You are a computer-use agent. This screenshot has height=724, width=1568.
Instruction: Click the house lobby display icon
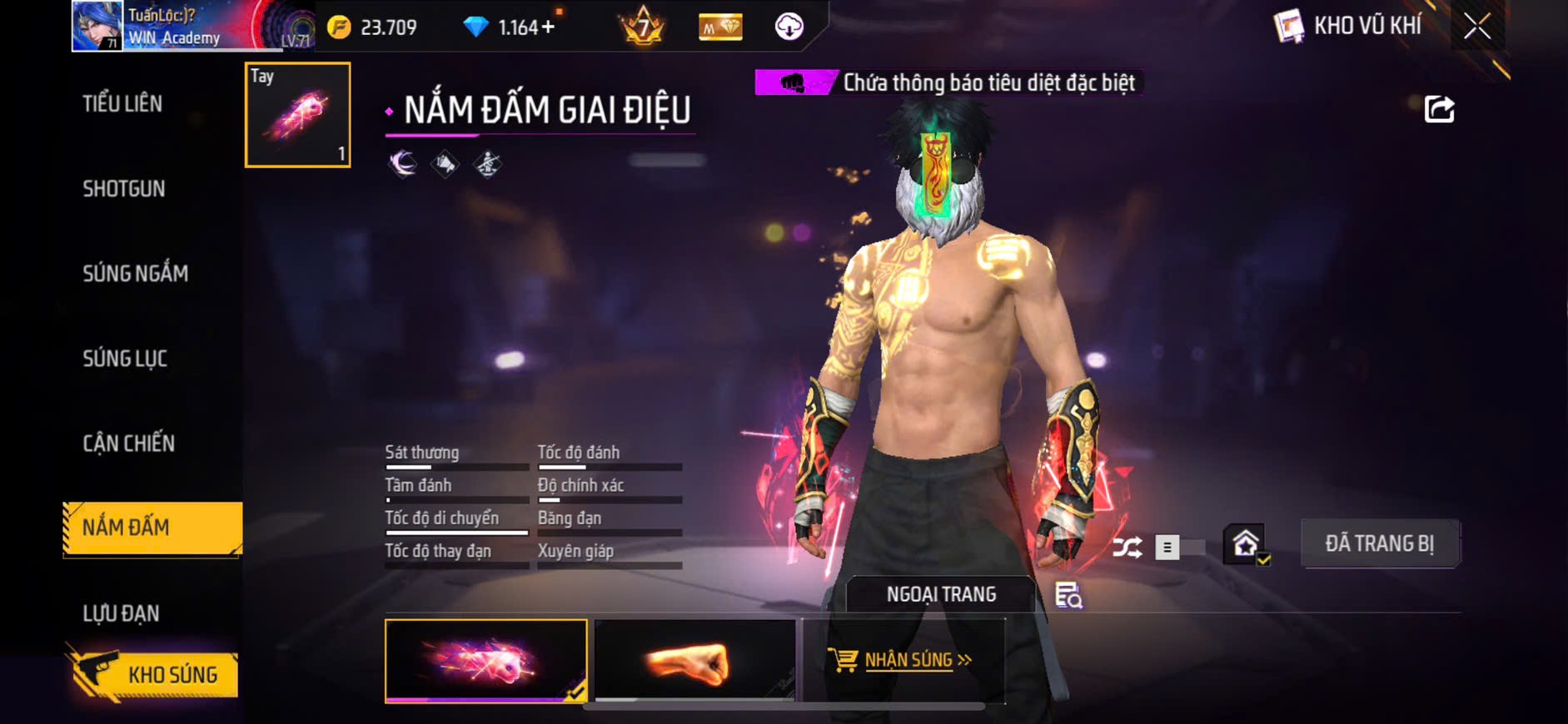pos(1245,545)
